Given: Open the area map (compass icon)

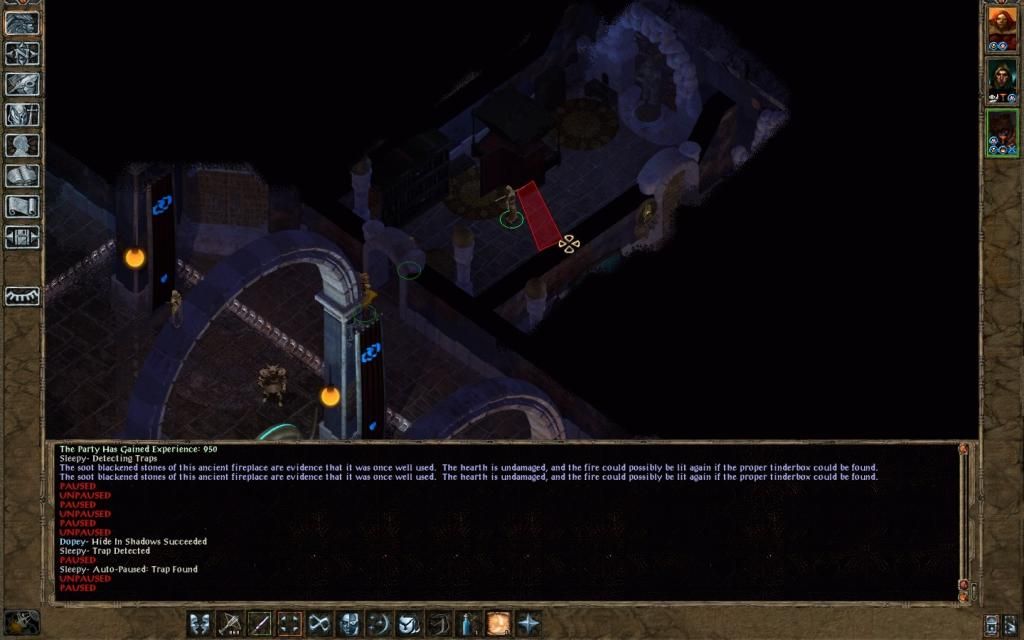Looking at the screenshot, I should click(22, 53).
